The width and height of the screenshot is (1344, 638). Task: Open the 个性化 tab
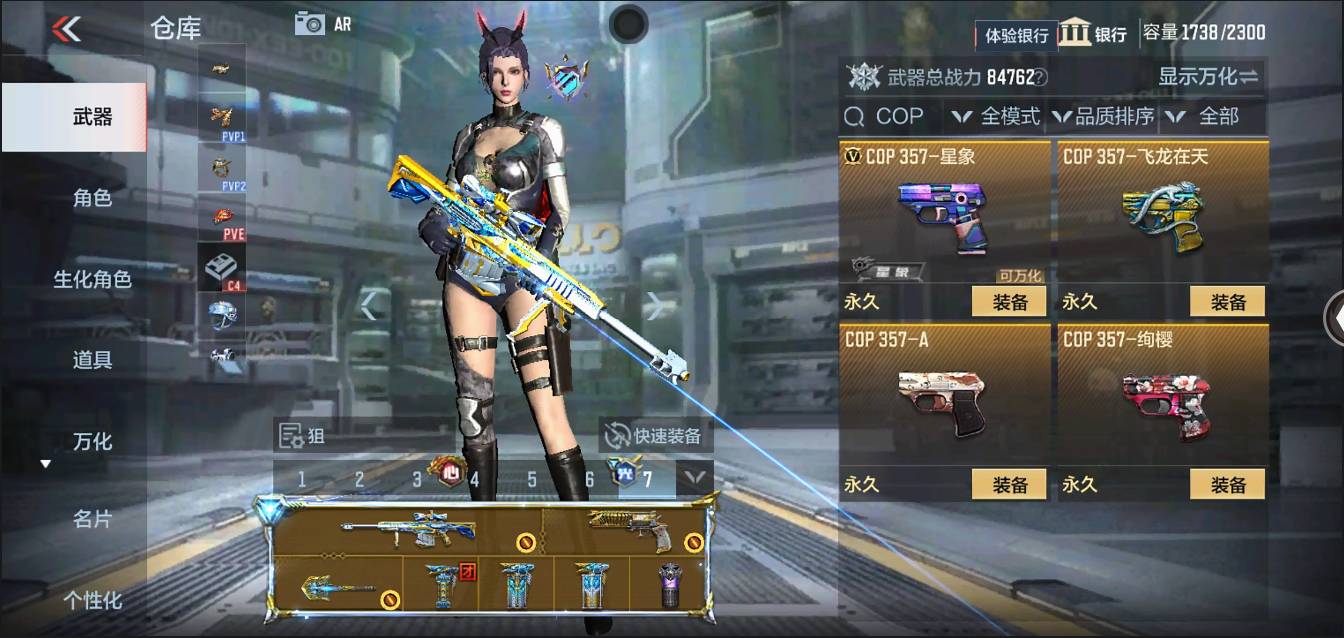point(92,600)
